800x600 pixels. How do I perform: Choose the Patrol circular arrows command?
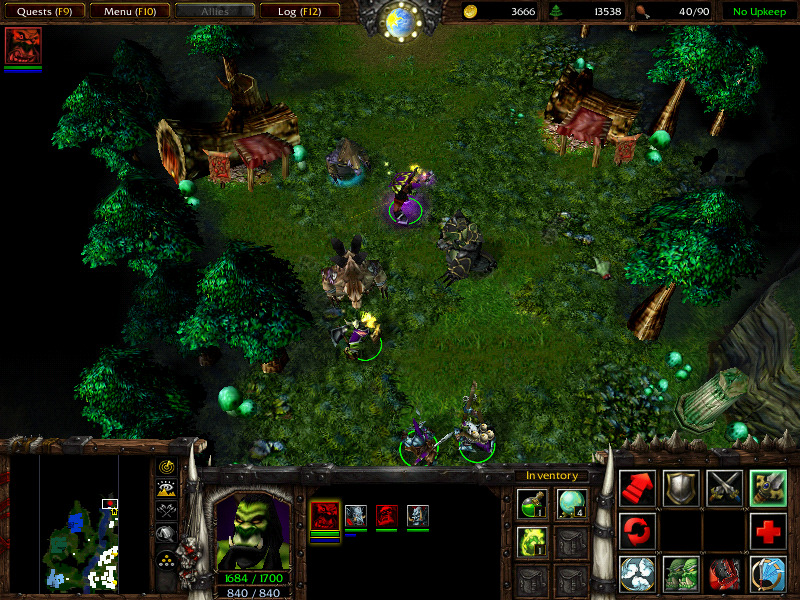[x=638, y=530]
